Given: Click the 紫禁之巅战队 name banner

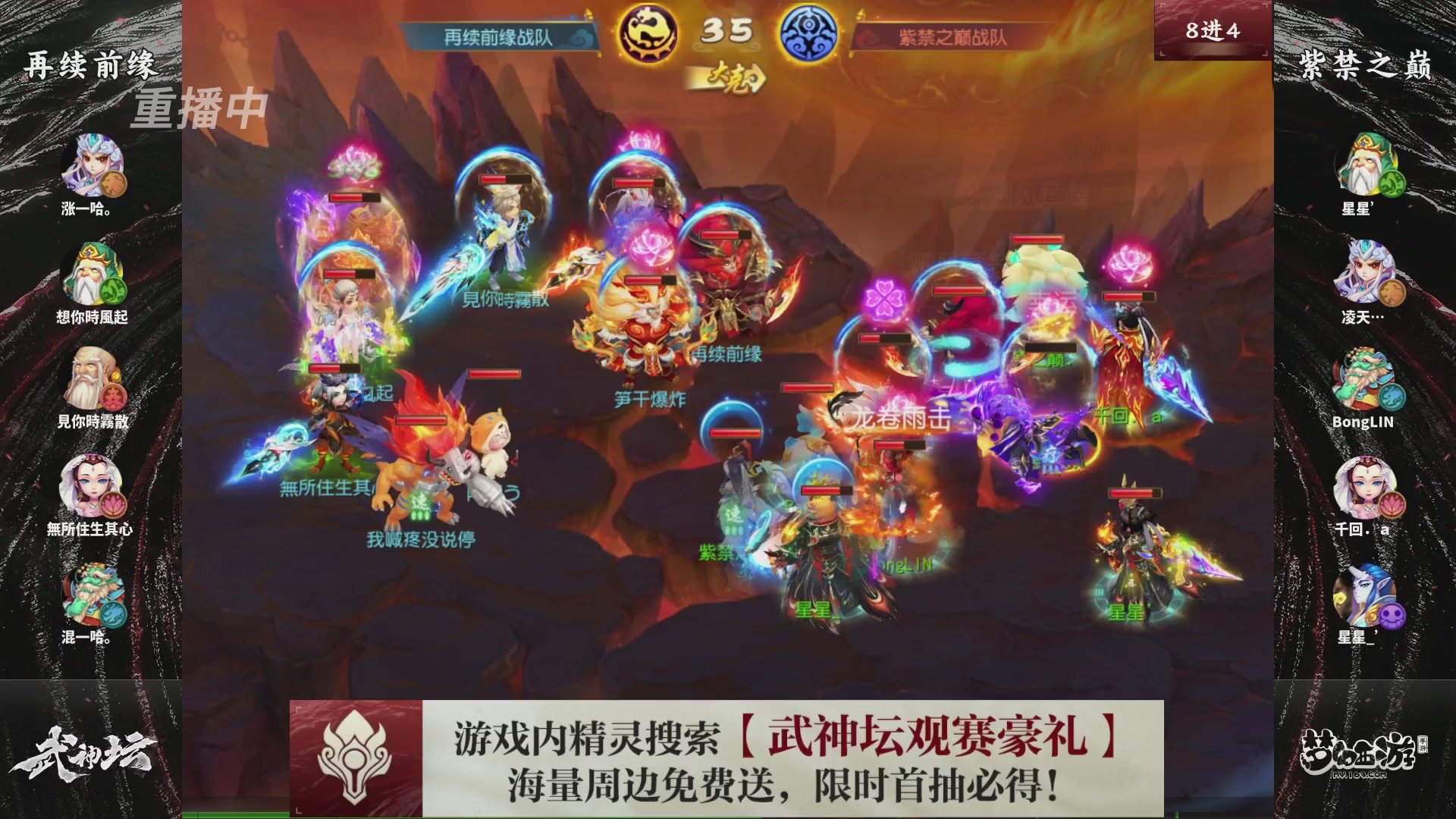Looking at the screenshot, I should tap(949, 34).
